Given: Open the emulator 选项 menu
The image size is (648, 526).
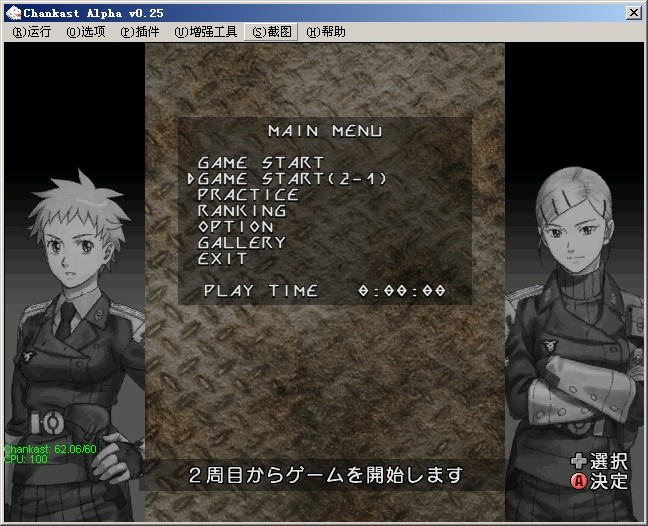Looking at the screenshot, I should click(86, 32).
